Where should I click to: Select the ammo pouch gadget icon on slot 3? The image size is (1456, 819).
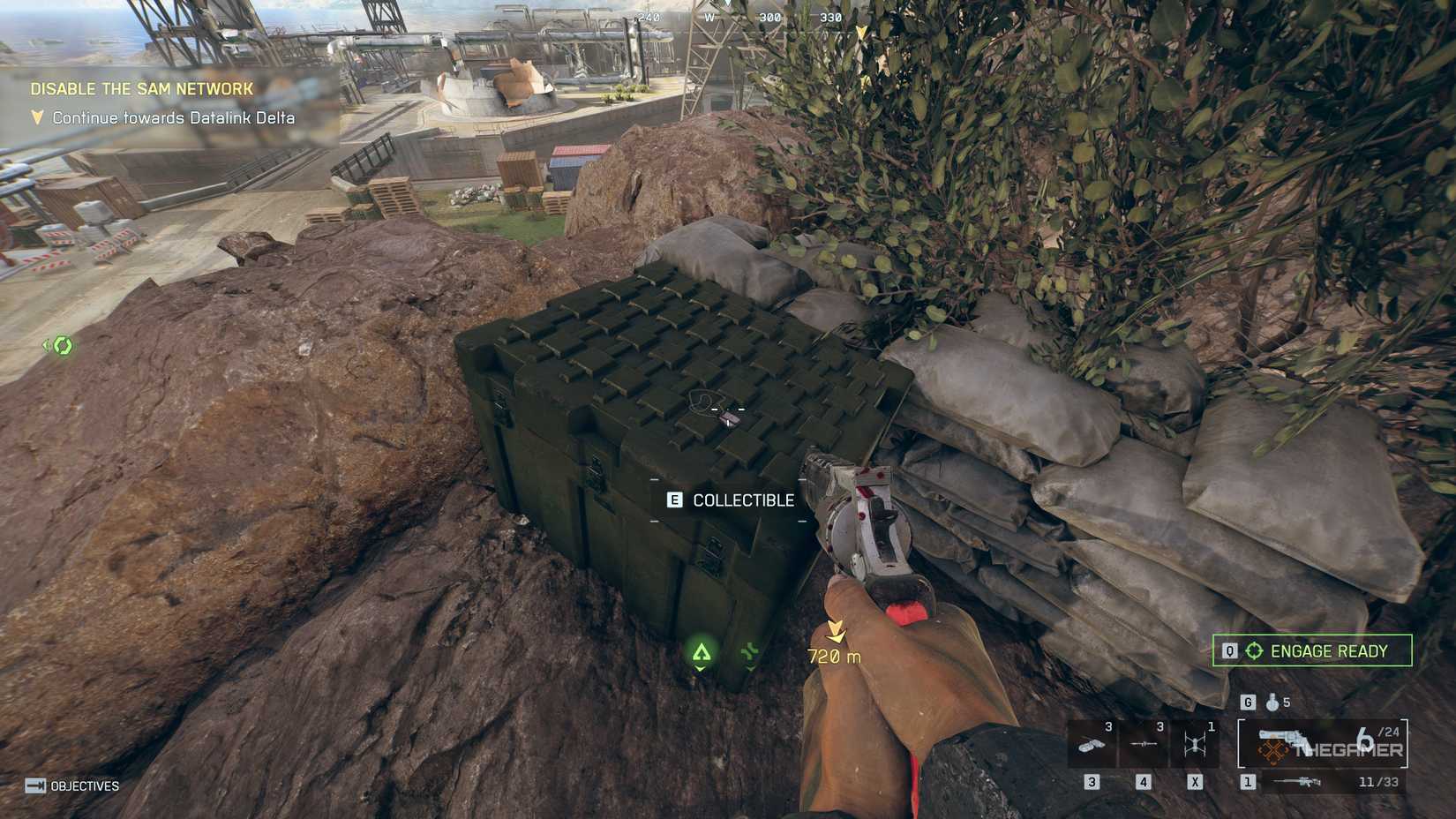(x=1090, y=746)
